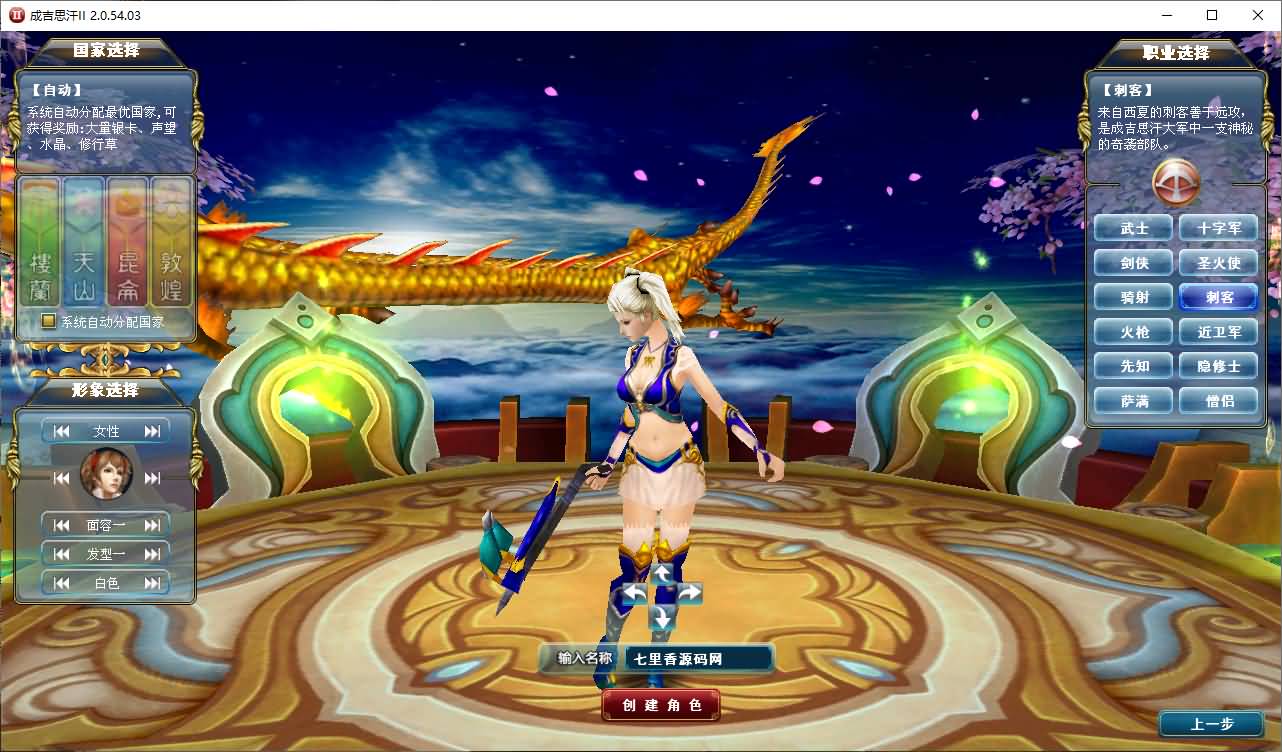The image size is (1282, 752).
Task: Go to previous hairstyle using 发型一 back arrow
Action: click(60, 553)
